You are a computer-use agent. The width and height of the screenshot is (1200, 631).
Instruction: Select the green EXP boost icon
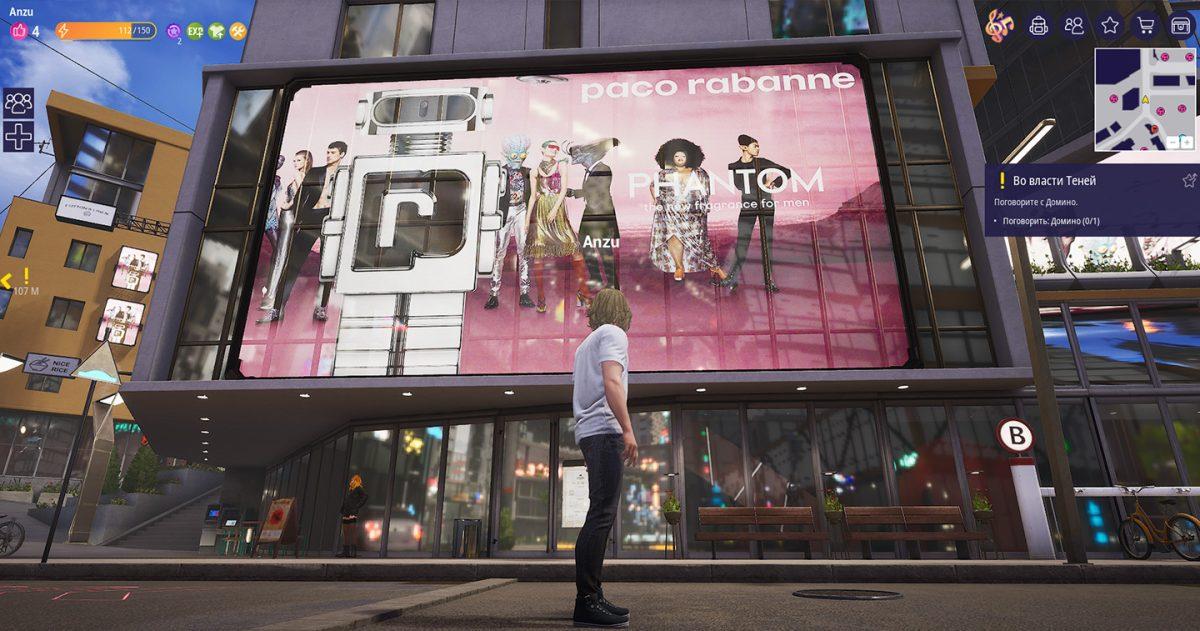click(195, 31)
